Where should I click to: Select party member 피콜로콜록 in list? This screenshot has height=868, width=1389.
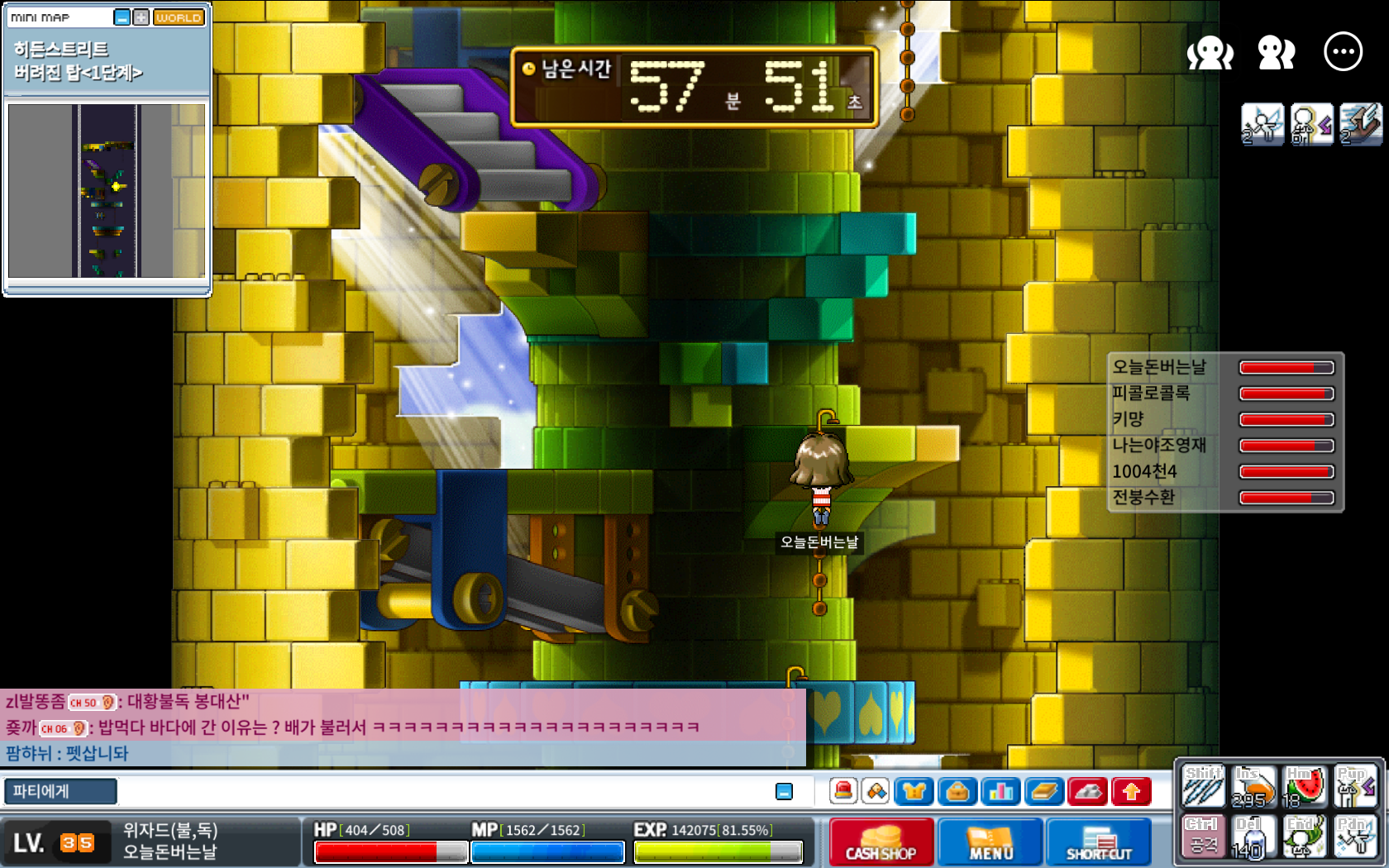click(x=1151, y=393)
